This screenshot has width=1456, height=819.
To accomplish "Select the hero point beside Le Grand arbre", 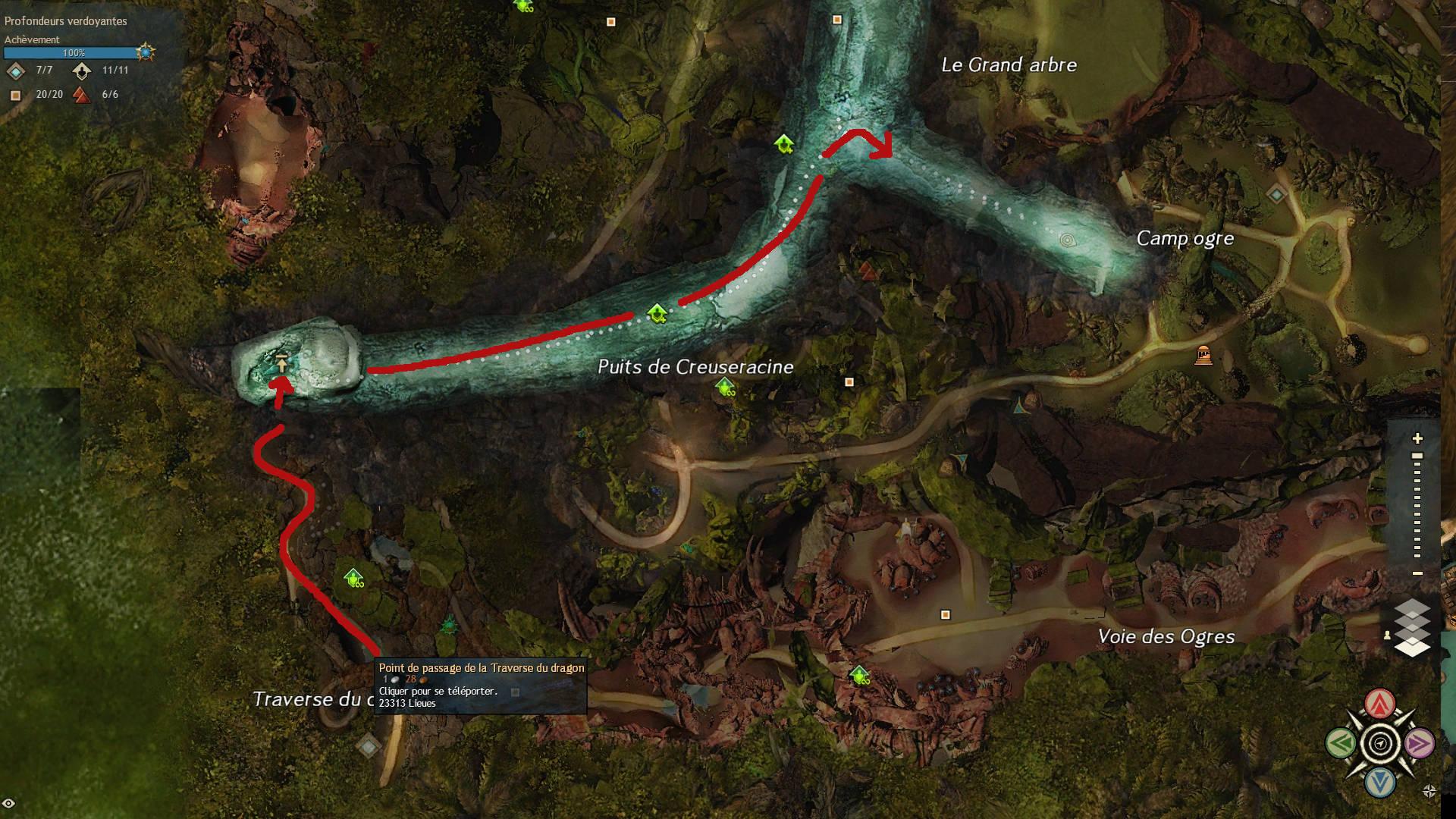I will pos(783,143).
